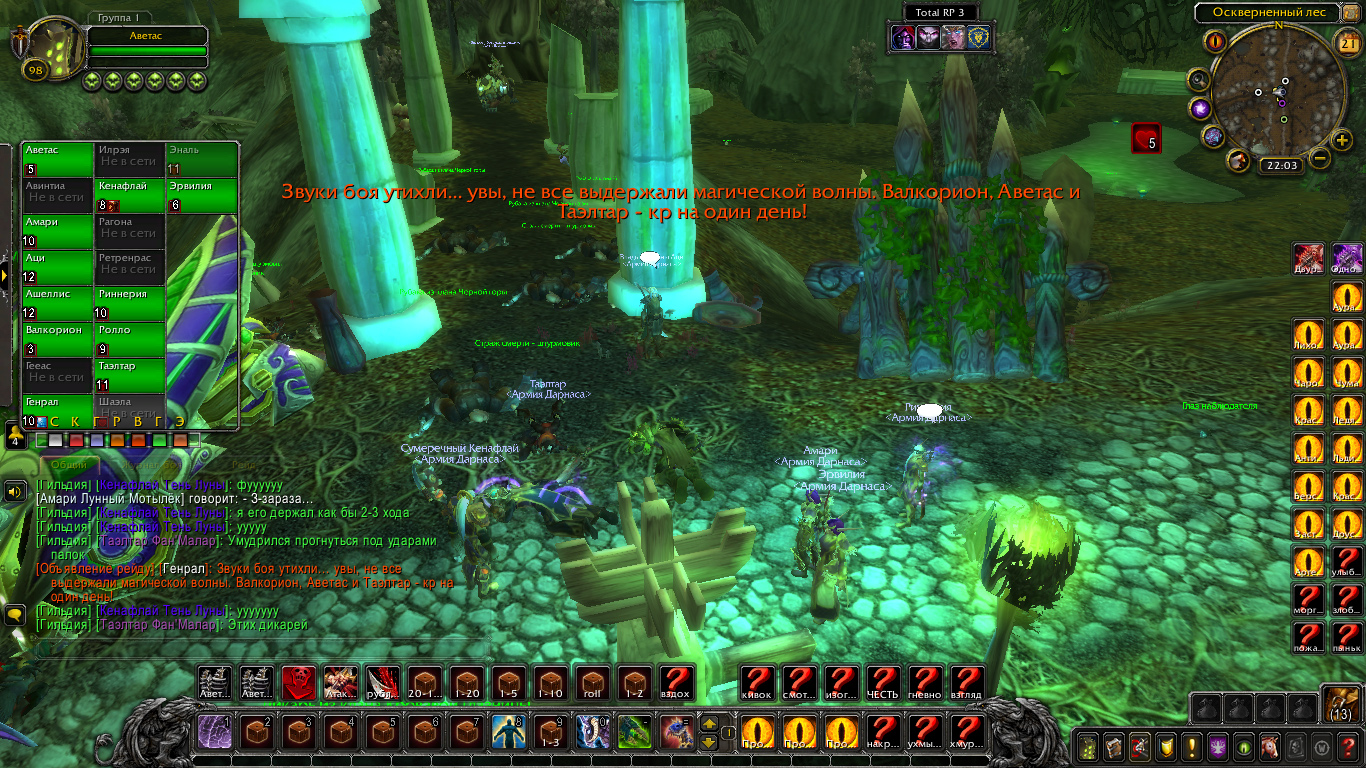Zoom in the minimap with plus button
This screenshot has height=768, width=1366.
point(1343,139)
